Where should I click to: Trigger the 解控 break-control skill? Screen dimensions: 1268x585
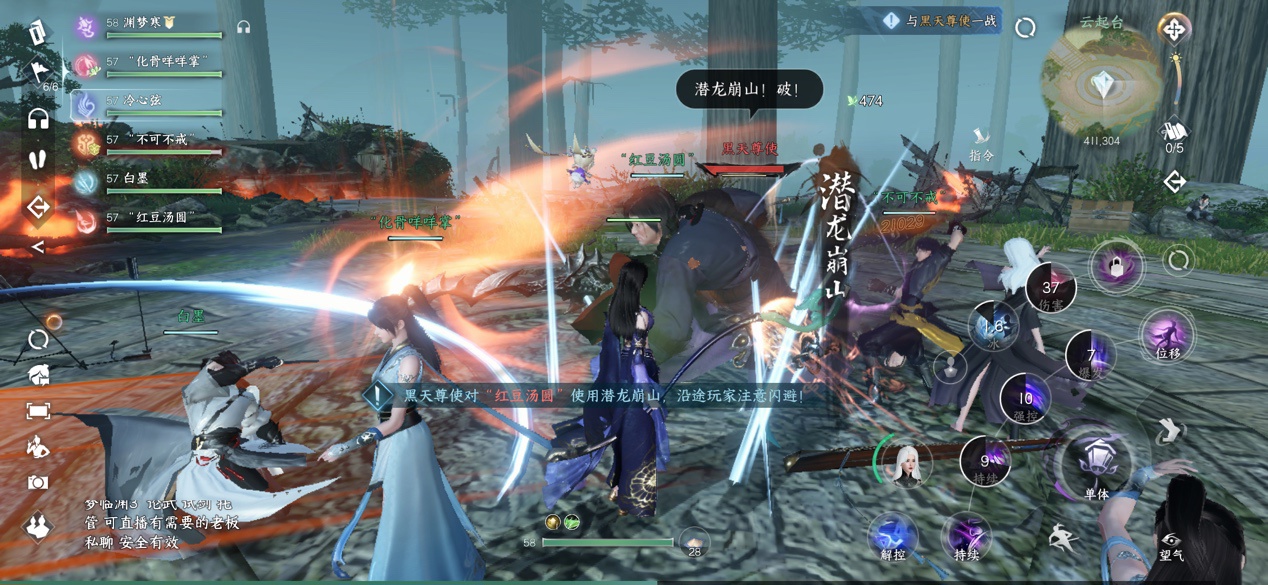tap(893, 535)
